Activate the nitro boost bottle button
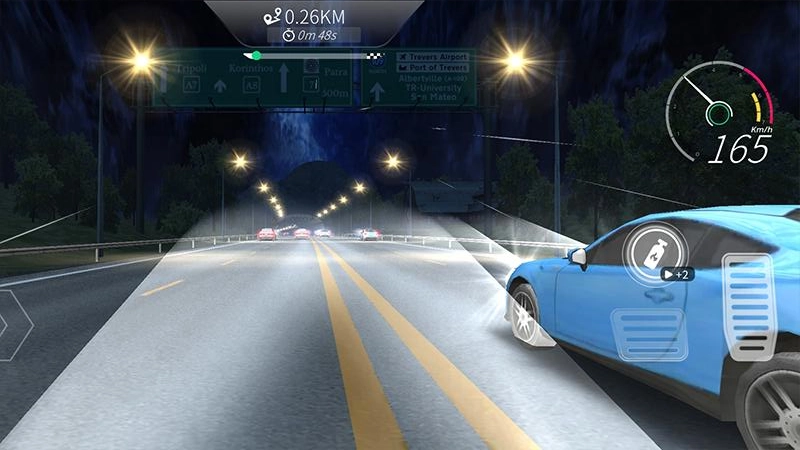The height and width of the screenshot is (450, 800). pyautogui.click(x=654, y=249)
